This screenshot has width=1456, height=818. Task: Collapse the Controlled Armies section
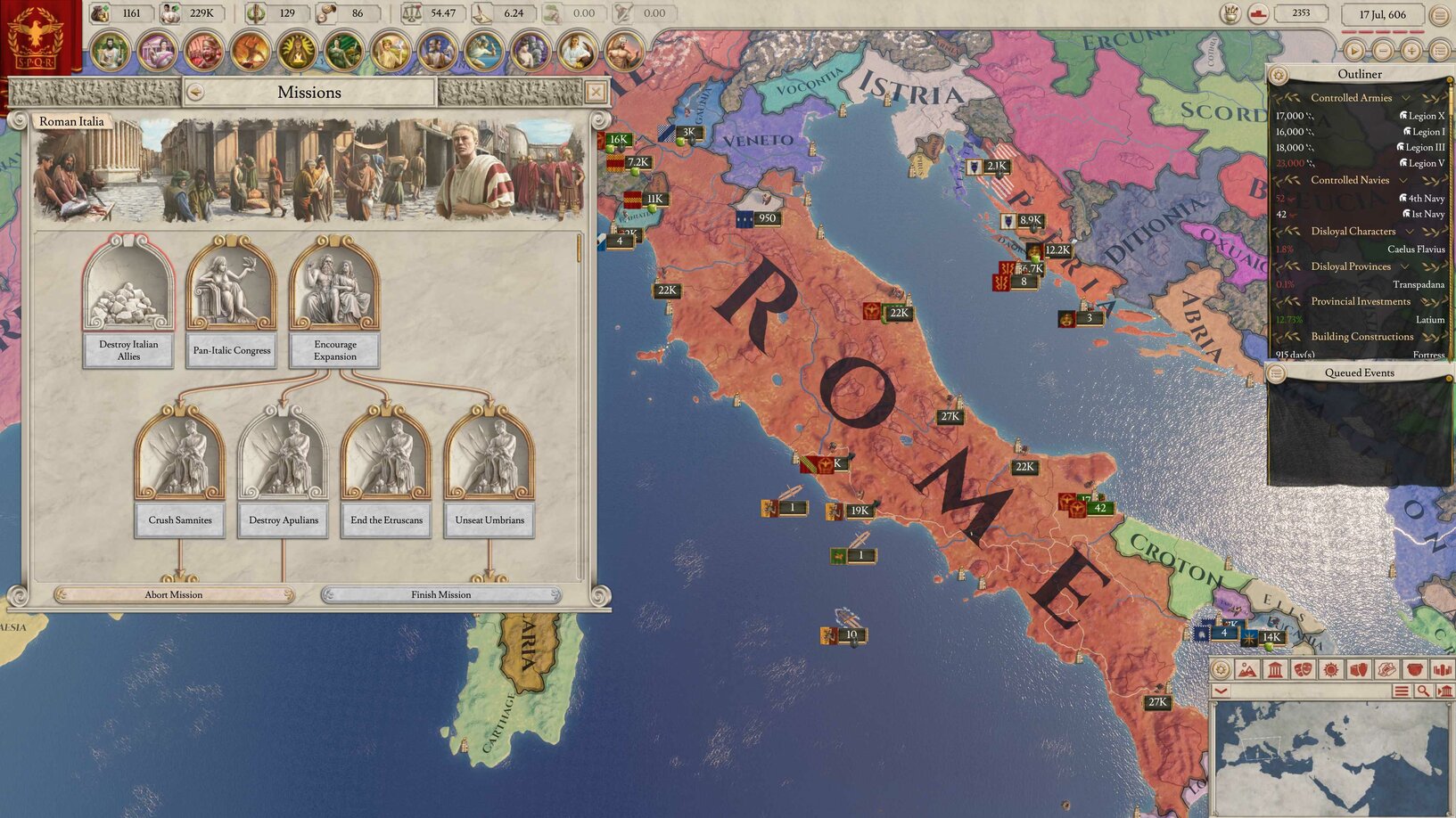[1406, 97]
